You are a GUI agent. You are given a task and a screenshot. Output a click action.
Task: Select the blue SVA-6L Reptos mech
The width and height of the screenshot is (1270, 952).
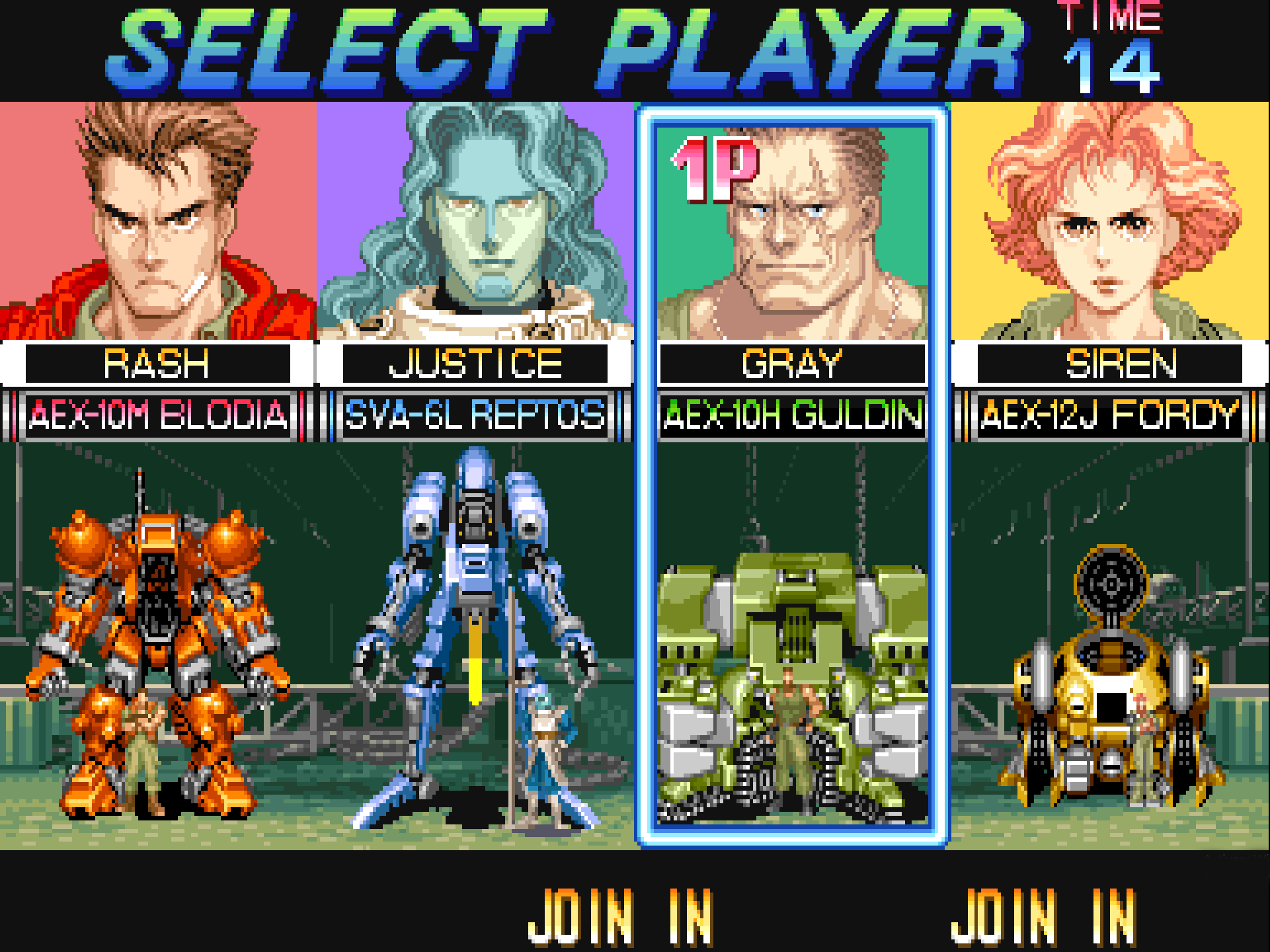coord(475,635)
